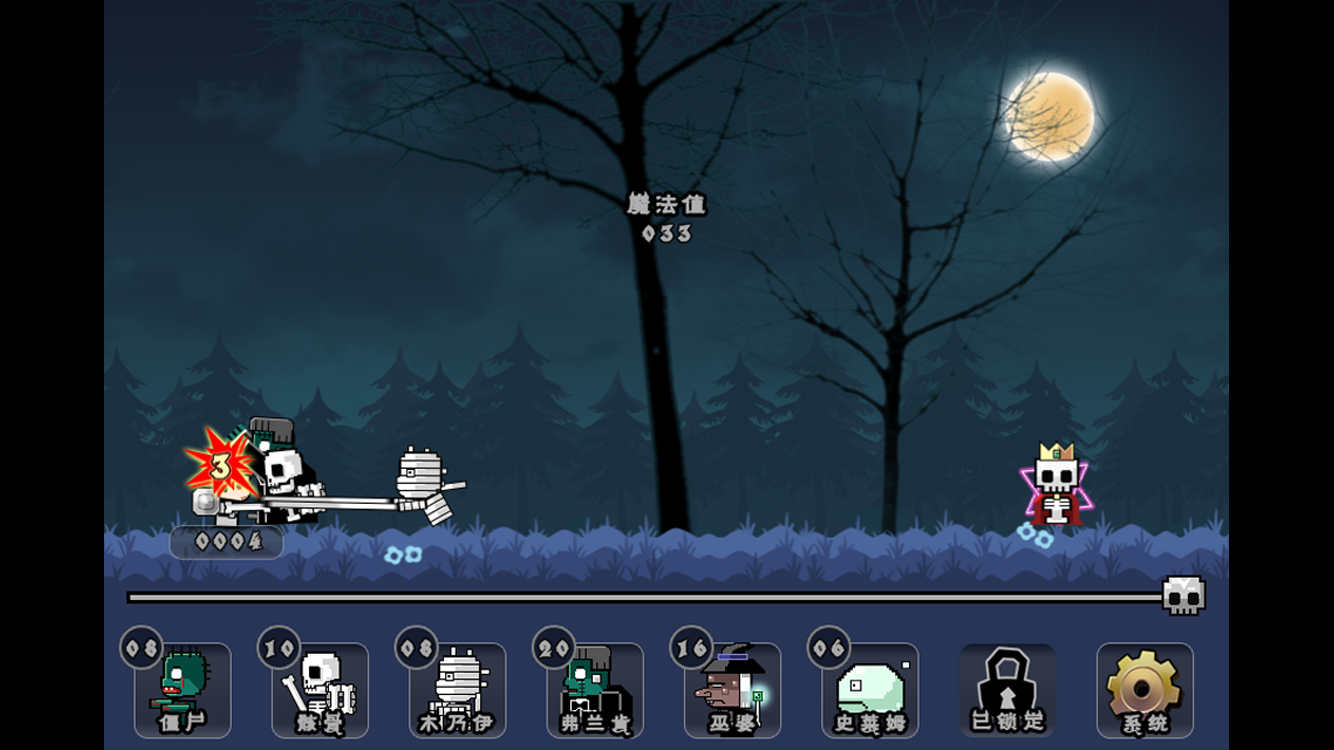This screenshot has width=1334, height=750.
Task: Spawn the Slime (史莱姆) unit
Action: tap(870, 690)
